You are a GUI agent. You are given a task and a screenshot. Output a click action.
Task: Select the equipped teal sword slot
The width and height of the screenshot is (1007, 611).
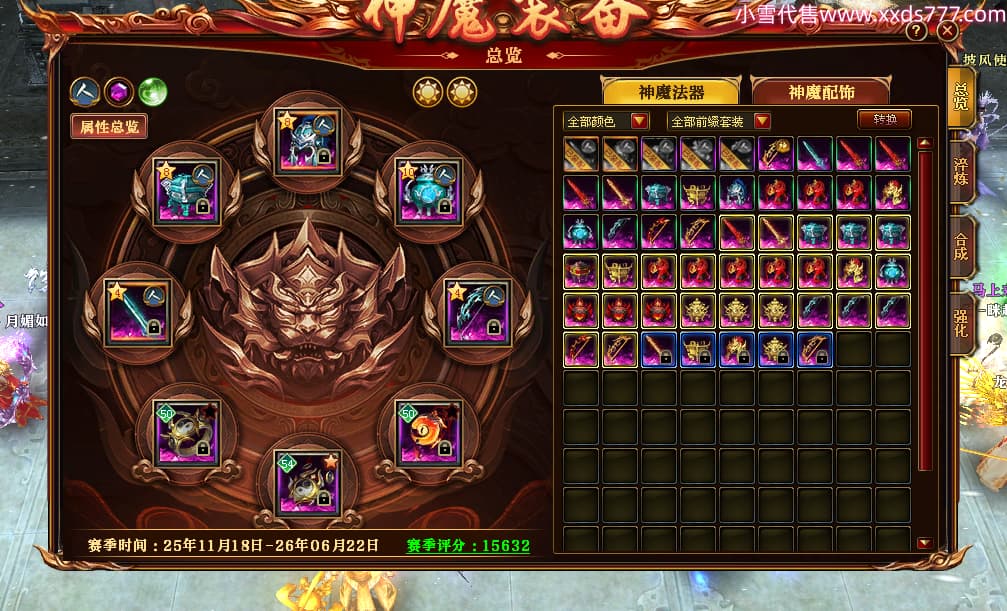pos(138,311)
